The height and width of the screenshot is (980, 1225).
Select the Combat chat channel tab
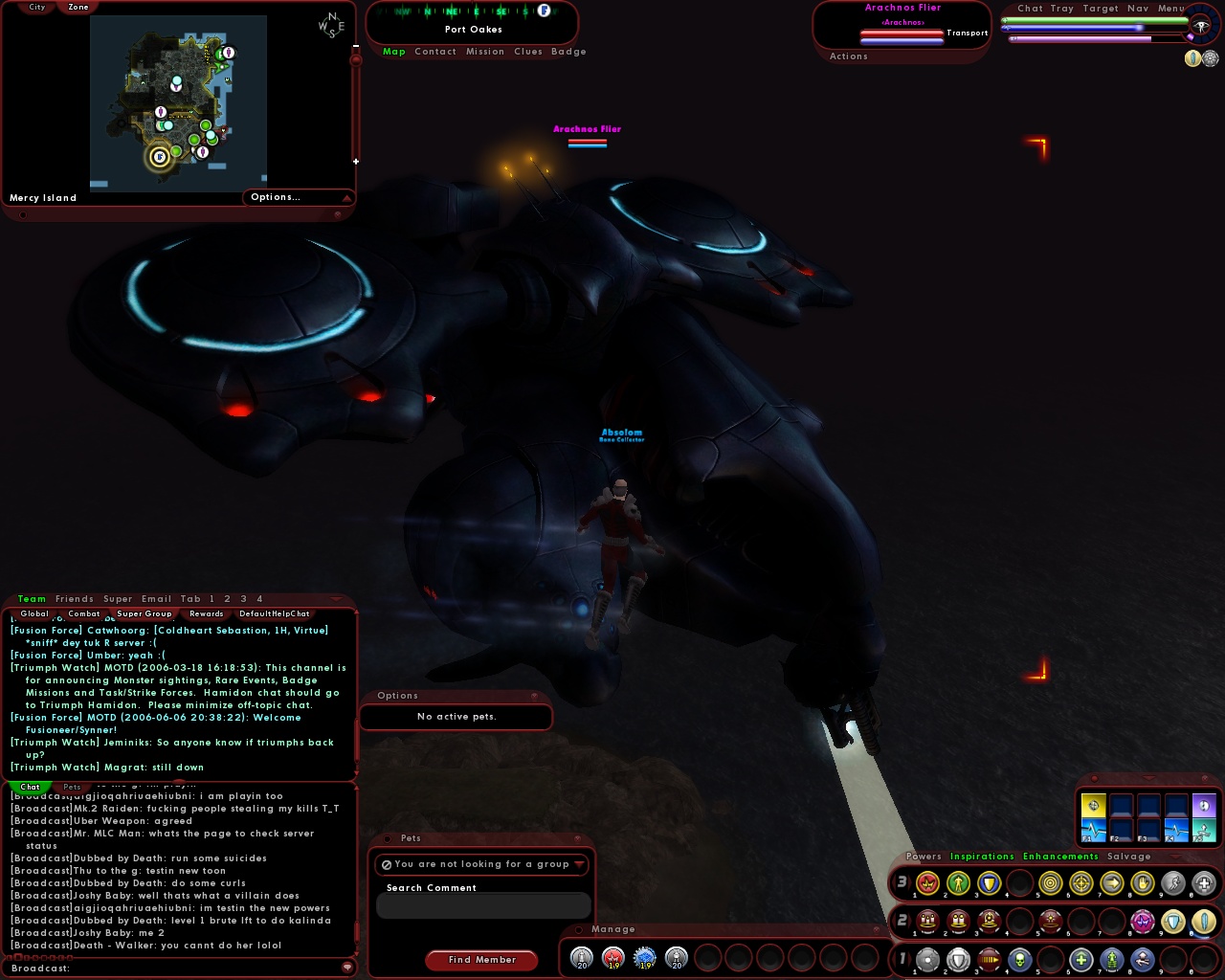(84, 614)
